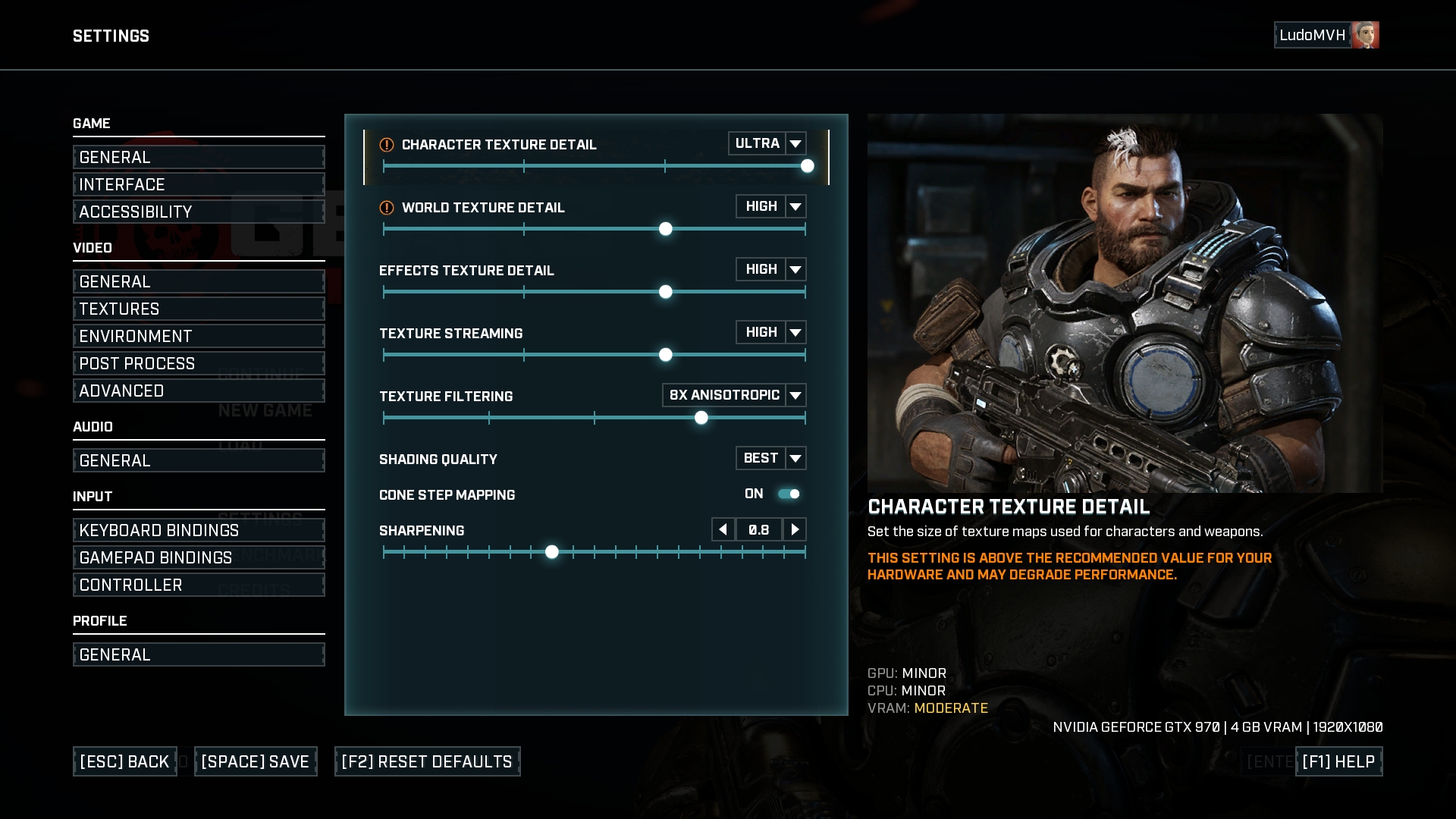Open the Controller input settings

click(x=199, y=585)
